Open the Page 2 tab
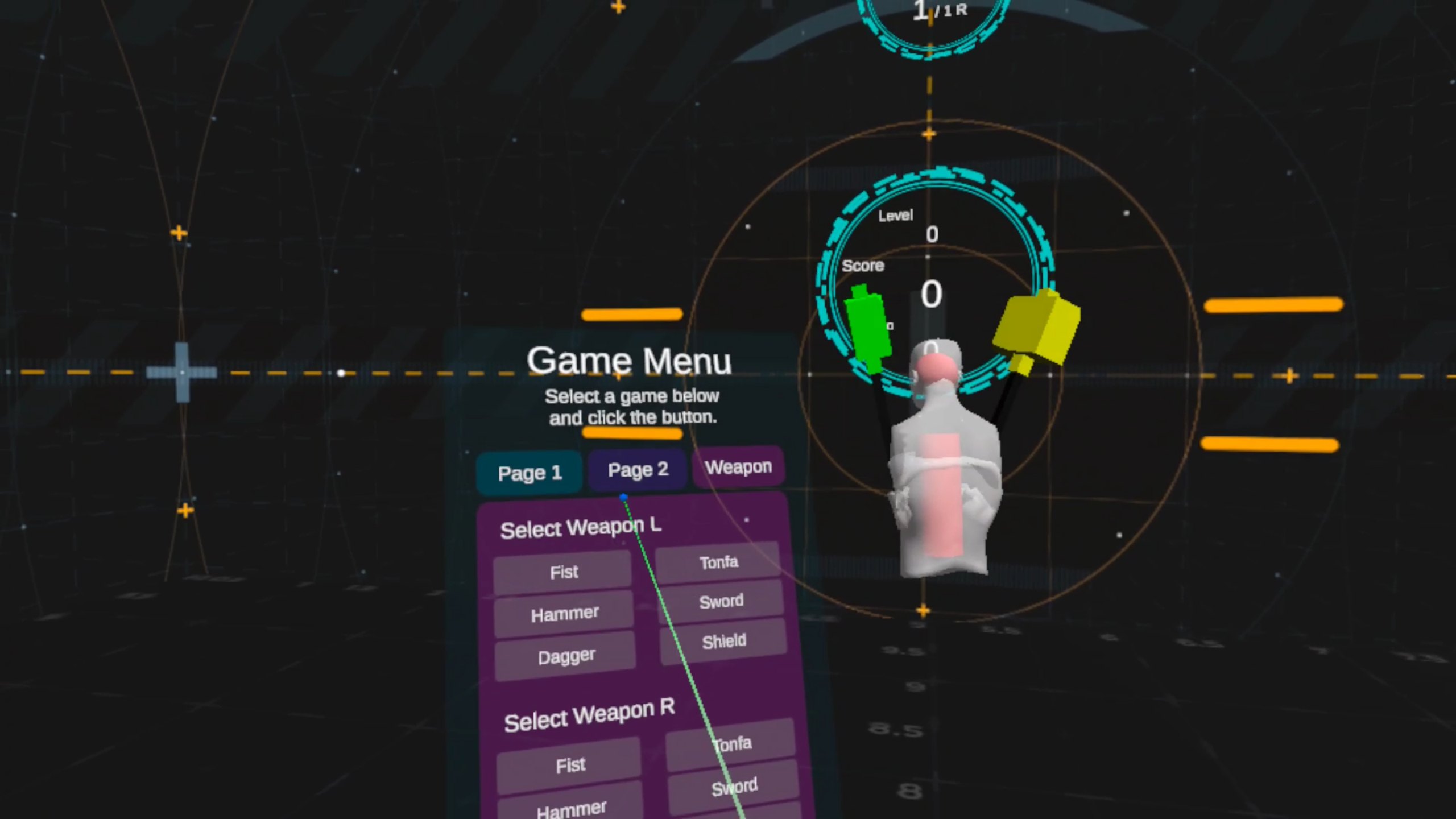The height and width of the screenshot is (819, 1456). (x=638, y=470)
